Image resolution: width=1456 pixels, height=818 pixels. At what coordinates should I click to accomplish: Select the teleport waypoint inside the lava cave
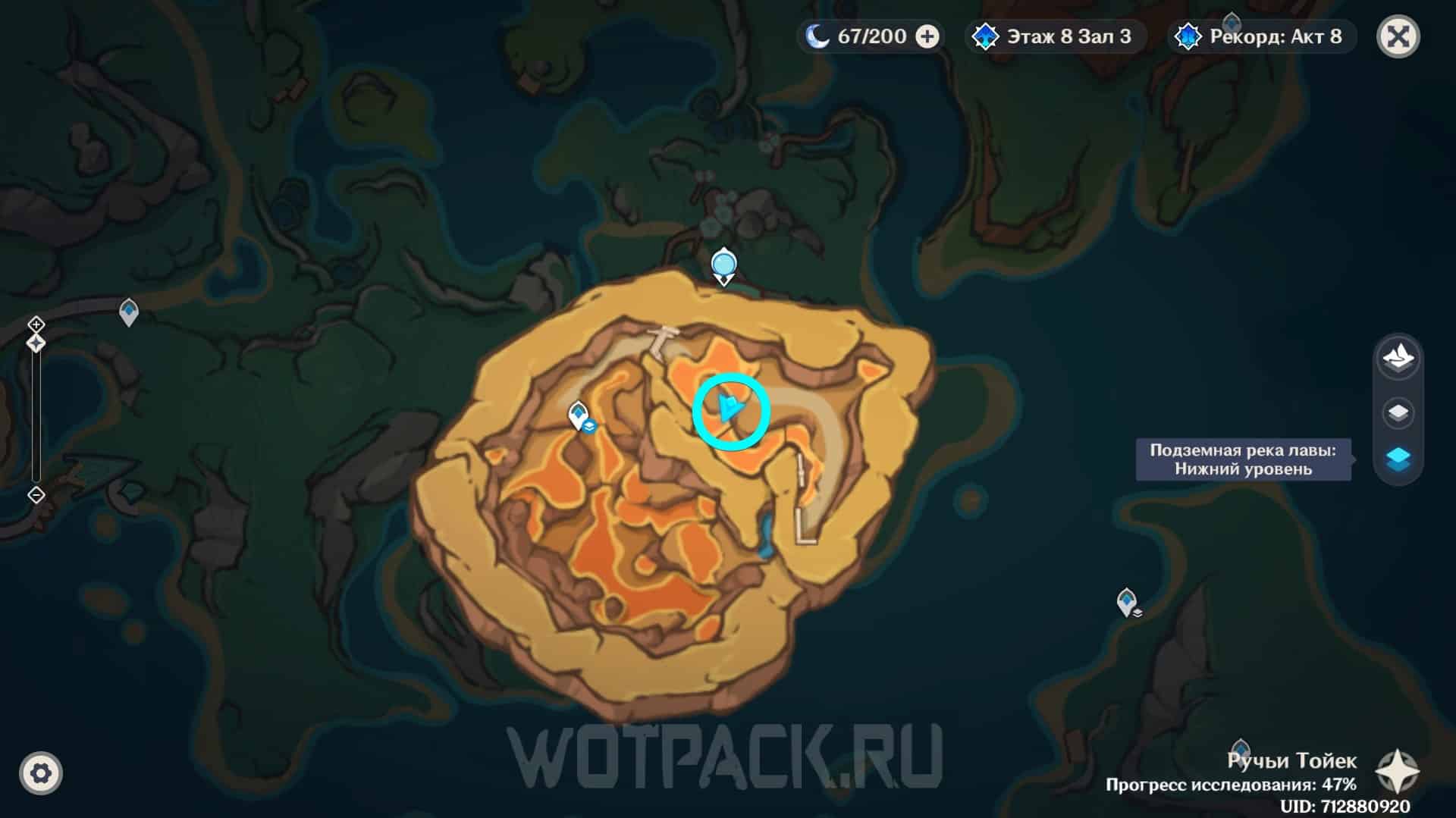pos(579,415)
